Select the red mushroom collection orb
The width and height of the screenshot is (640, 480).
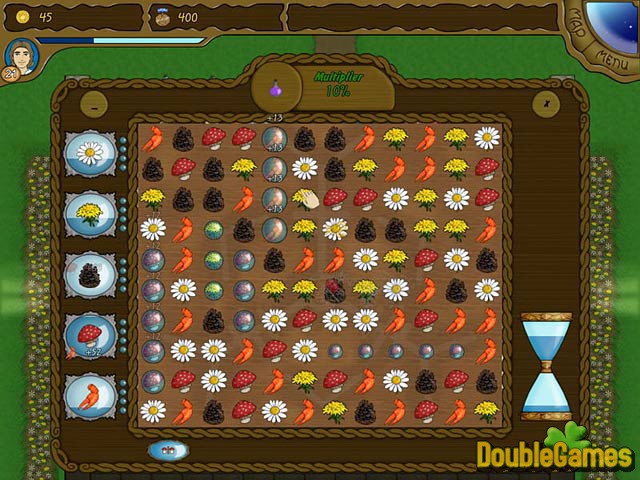(91, 334)
